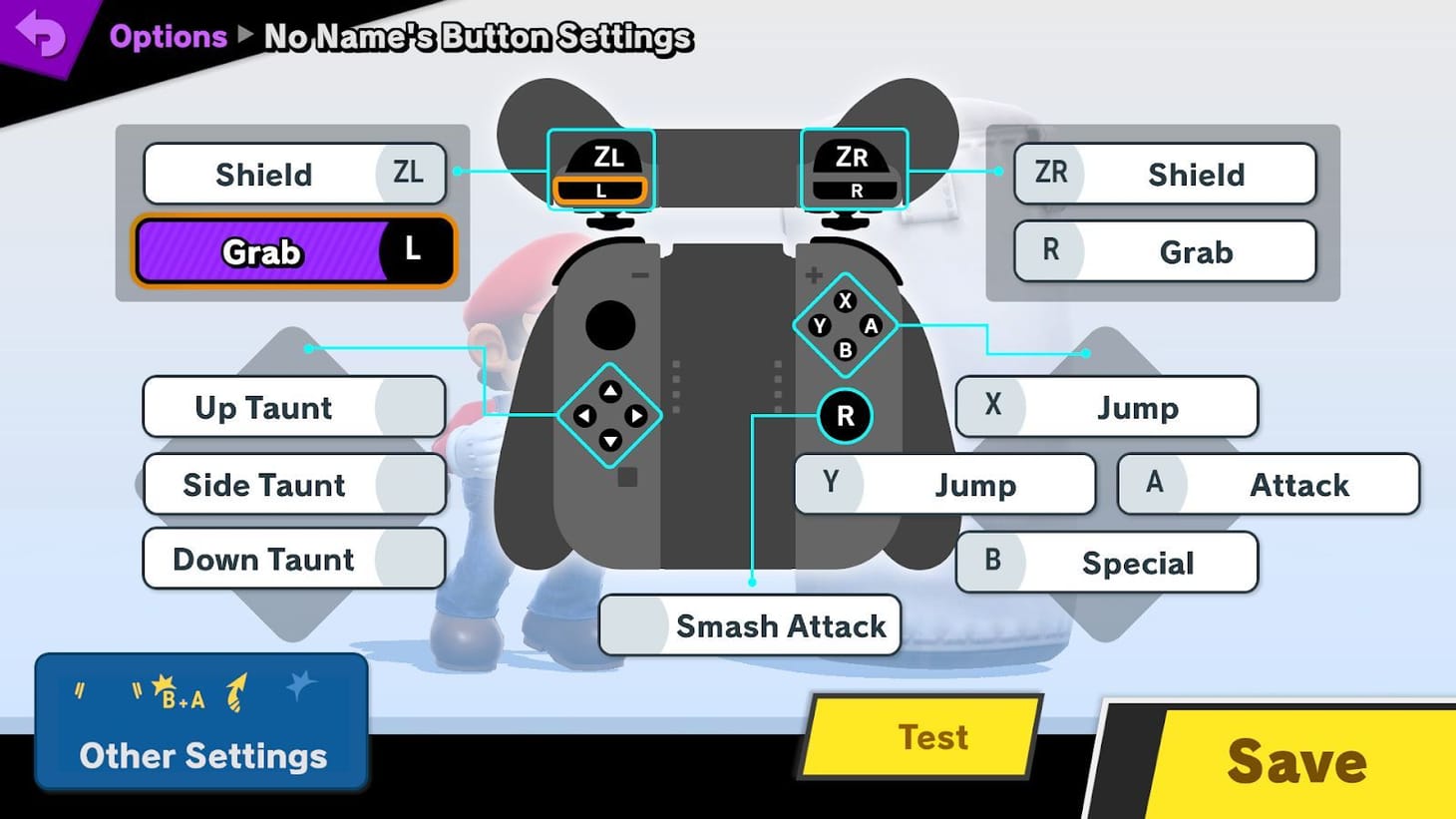The image size is (1456, 819).
Task: Click the ZR Shield assignment field
Action: (1165, 174)
